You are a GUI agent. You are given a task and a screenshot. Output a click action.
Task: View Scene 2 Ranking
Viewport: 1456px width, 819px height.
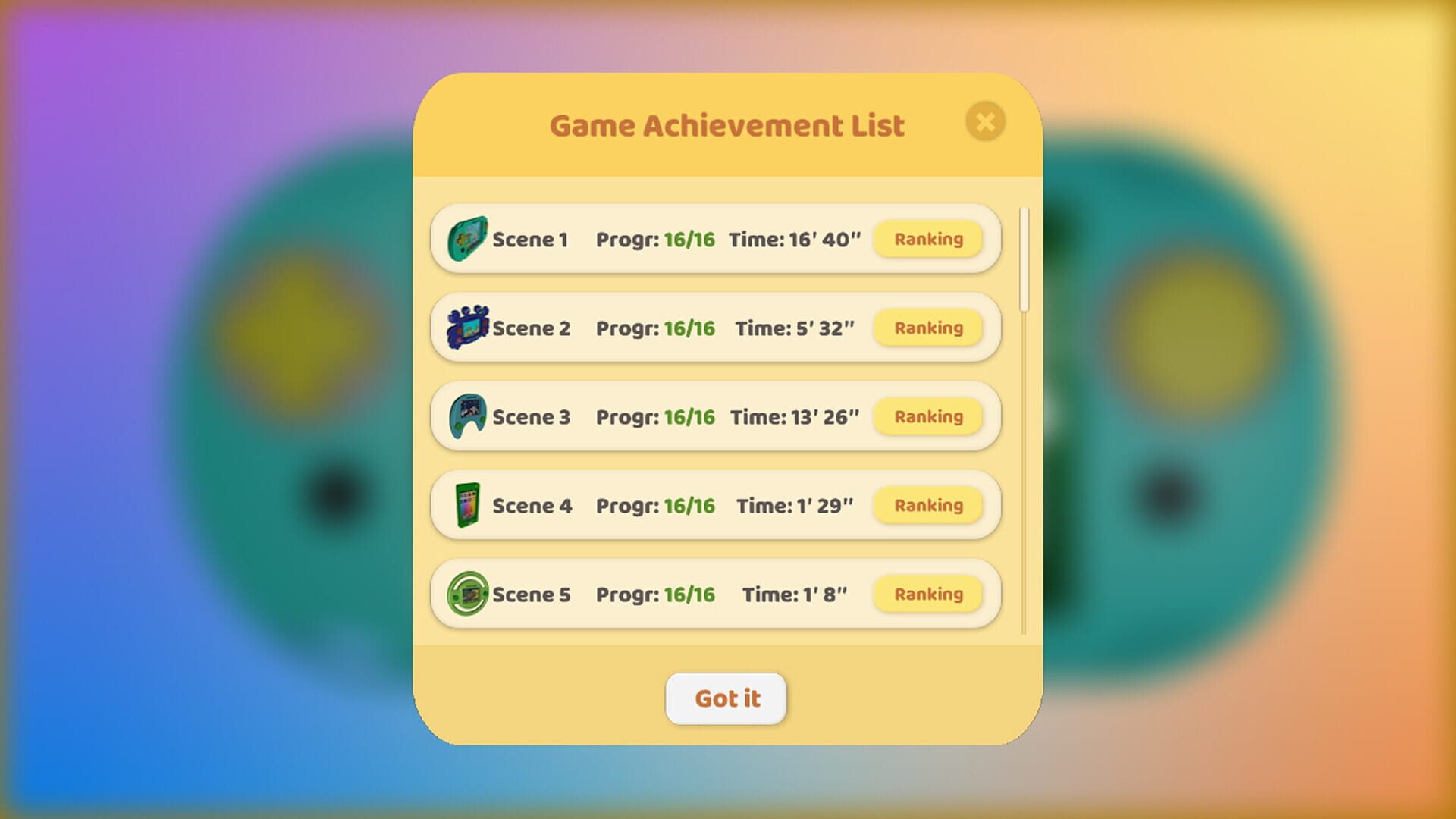tap(927, 328)
